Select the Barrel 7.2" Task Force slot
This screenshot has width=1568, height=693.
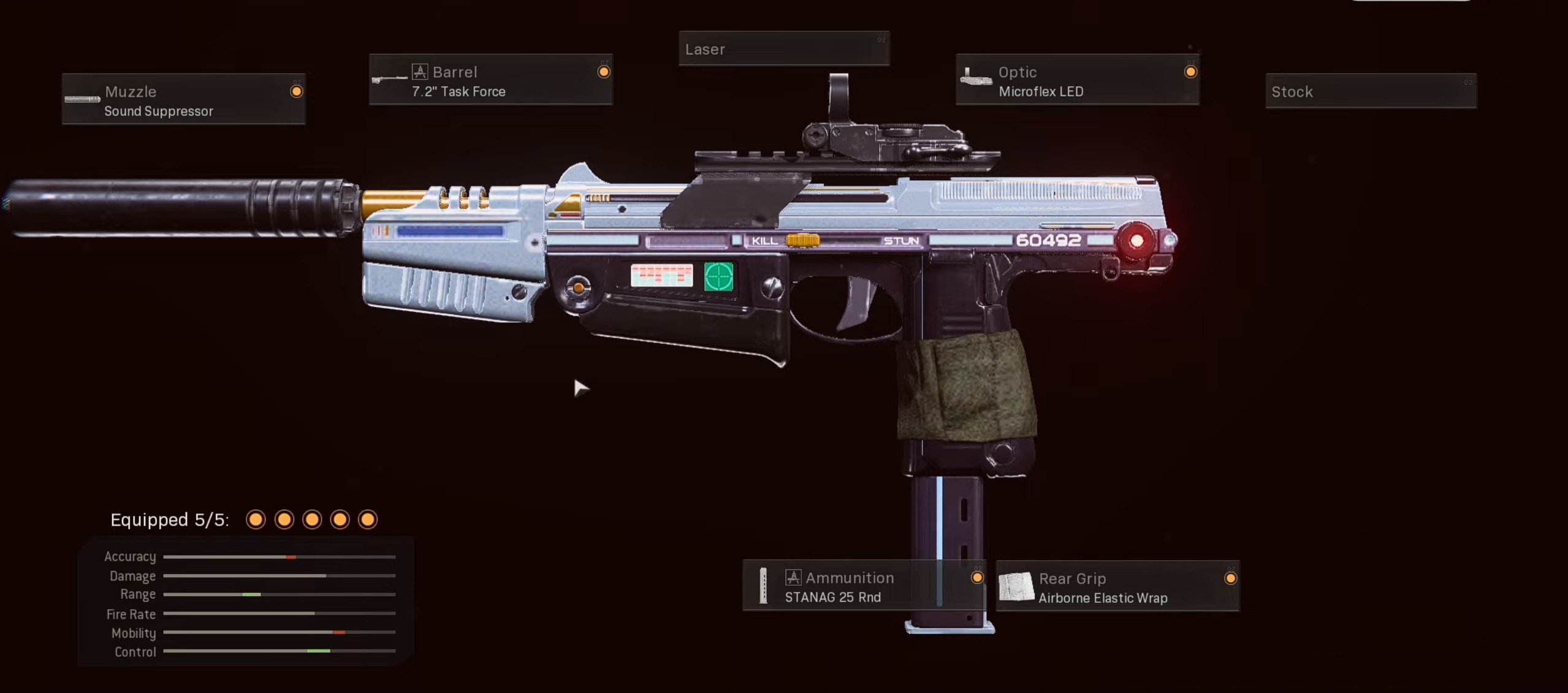[490, 80]
